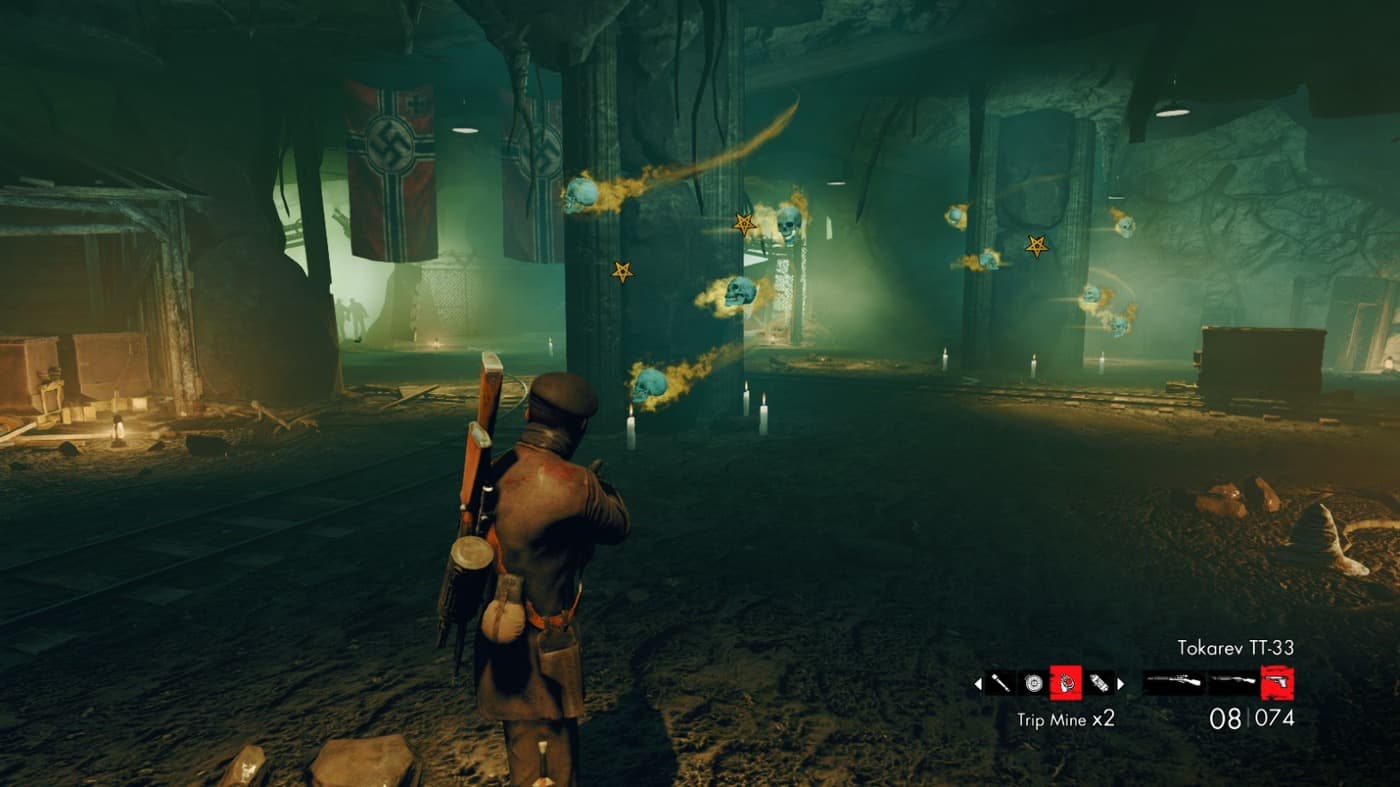Select the highlighted Trip Mine slot
The width and height of the screenshot is (1400, 787).
point(1066,684)
